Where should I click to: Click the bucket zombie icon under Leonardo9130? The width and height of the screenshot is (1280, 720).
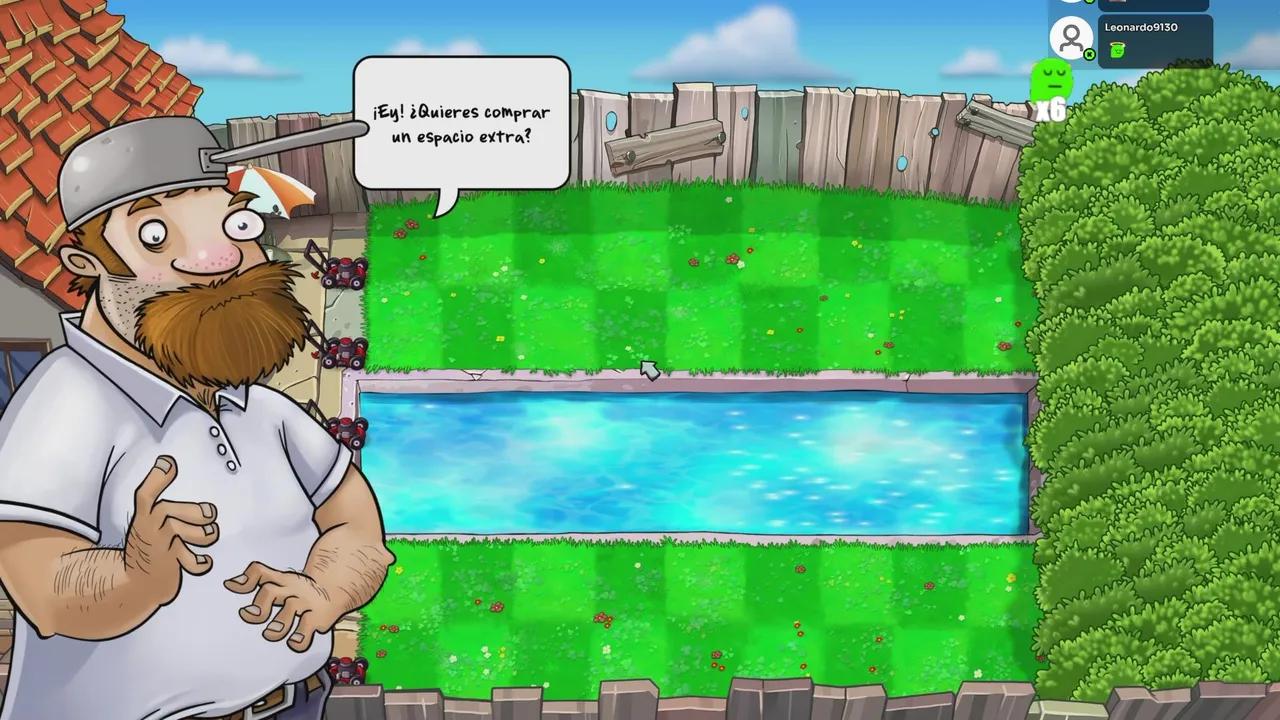tap(1117, 50)
